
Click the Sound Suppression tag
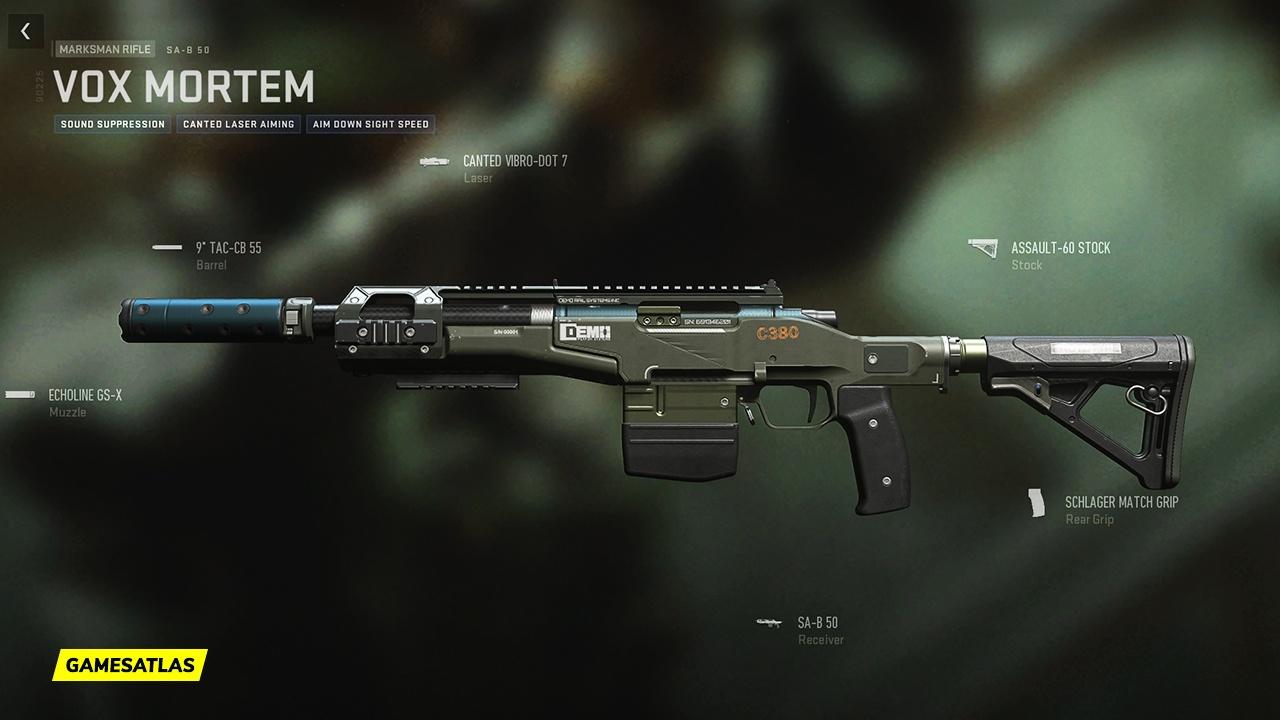(113, 125)
